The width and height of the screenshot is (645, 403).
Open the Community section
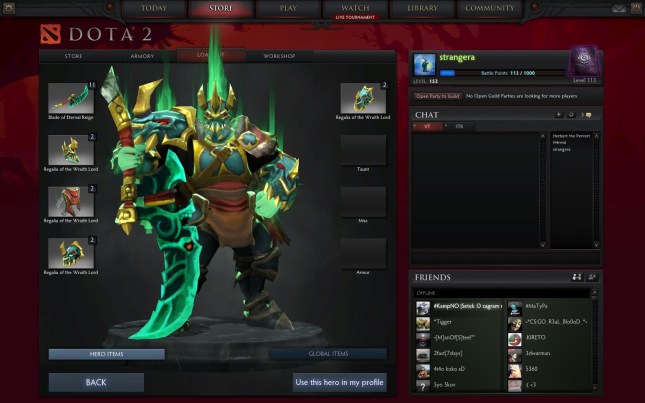pyautogui.click(x=490, y=8)
